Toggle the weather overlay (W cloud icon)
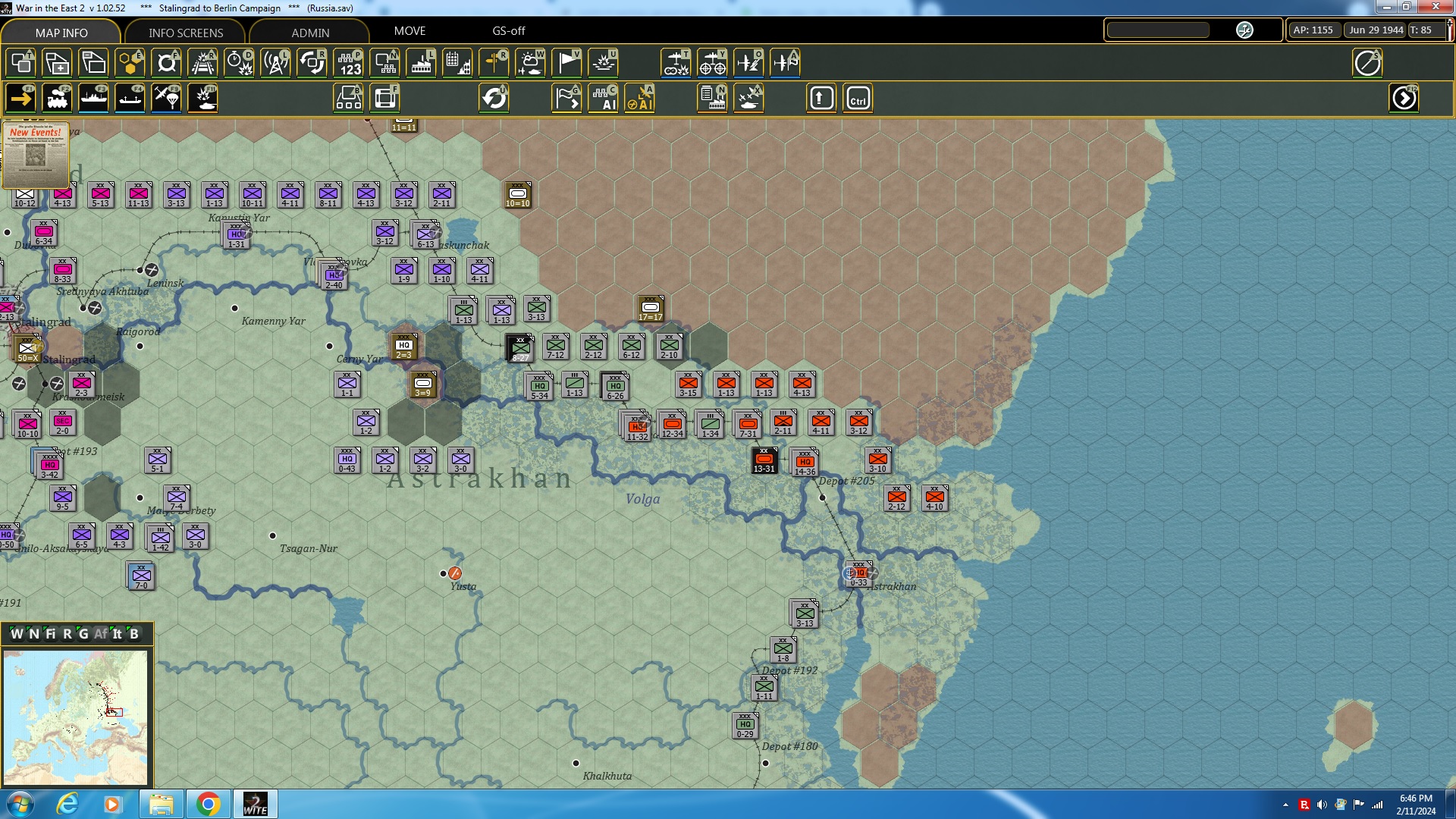The width and height of the screenshot is (1456, 819). coord(531,63)
